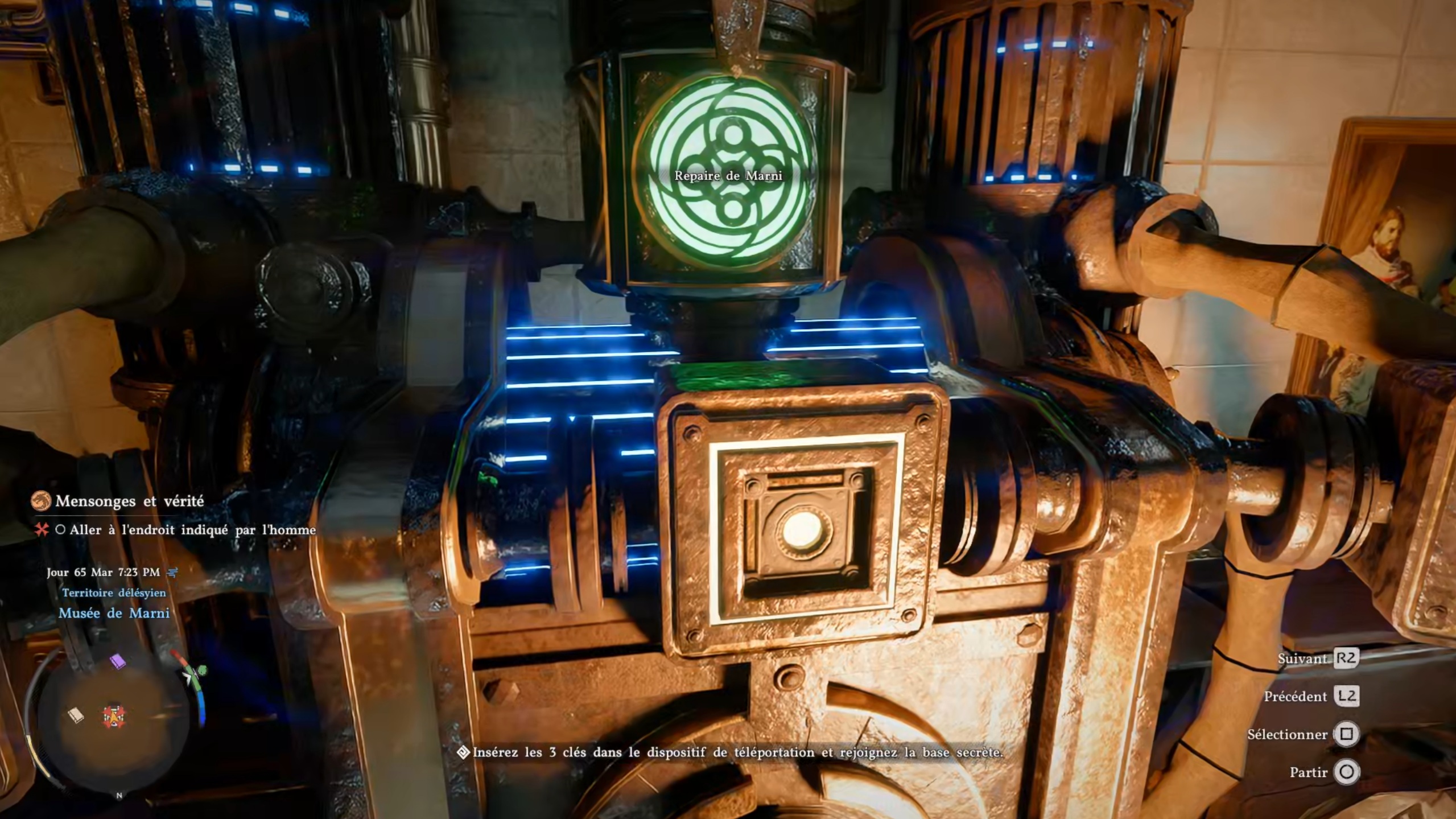1456x819 pixels.
Task: Click the Précédent option label
Action: point(1295,696)
